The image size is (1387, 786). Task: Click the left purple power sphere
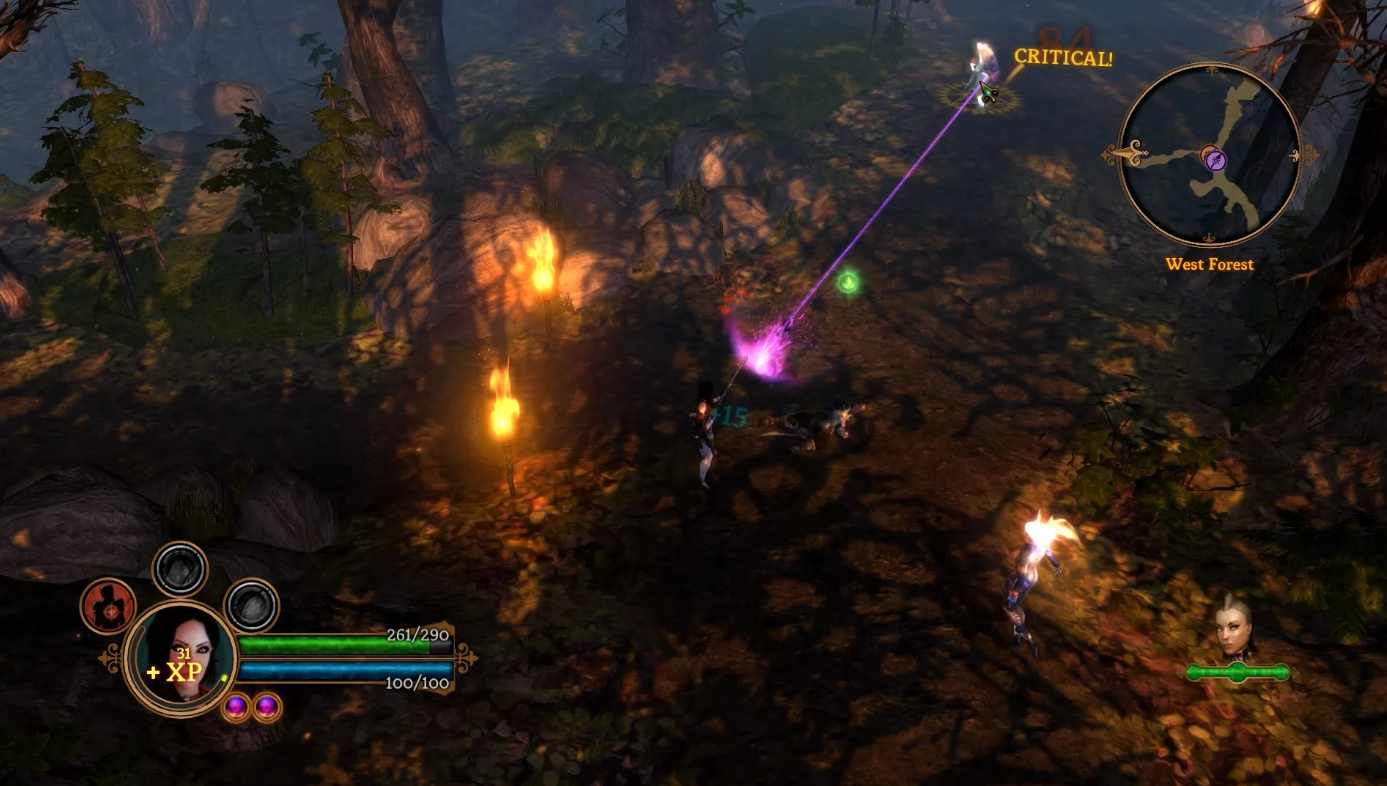click(x=236, y=707)
